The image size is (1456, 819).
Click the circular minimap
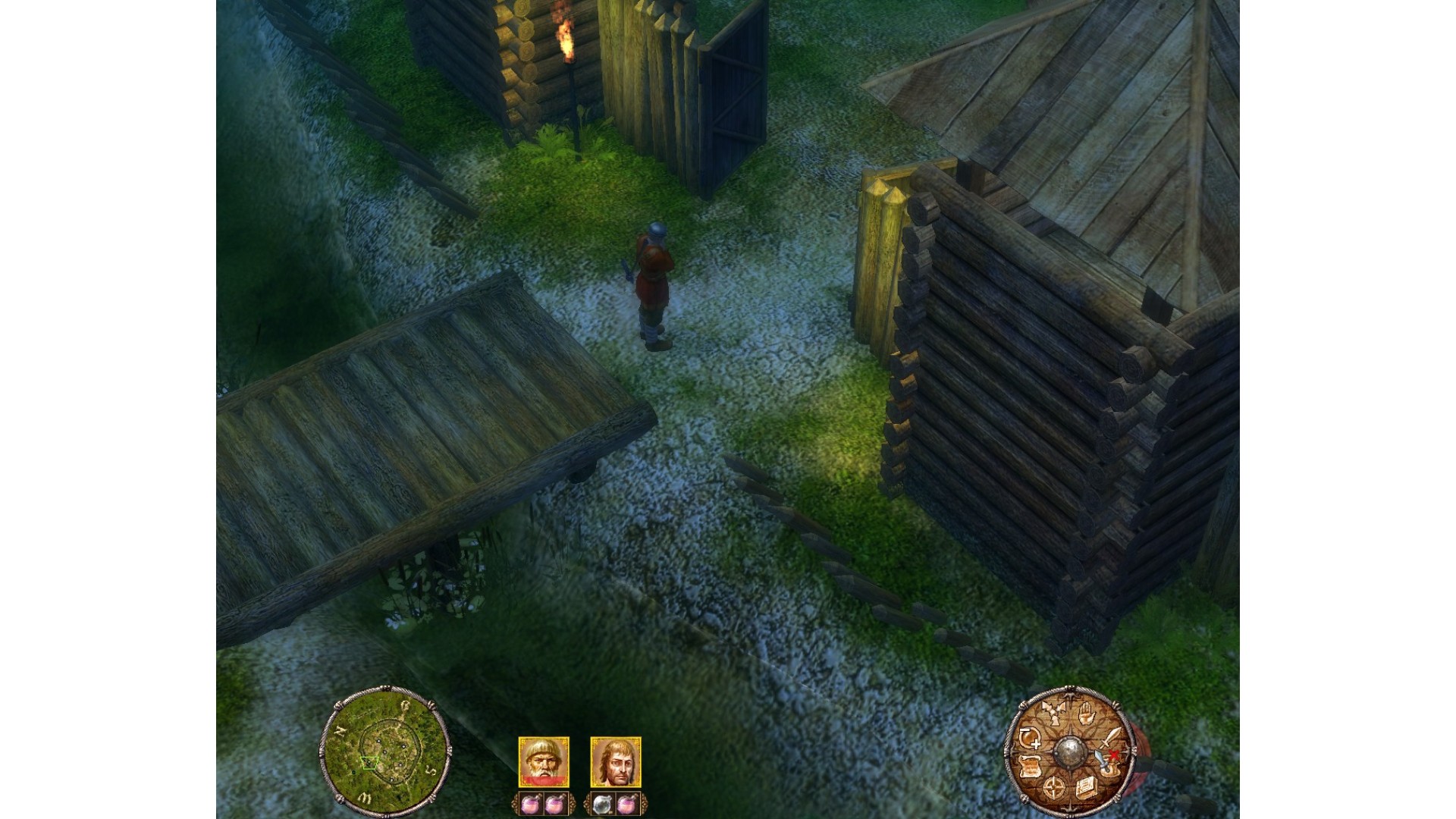385,748
